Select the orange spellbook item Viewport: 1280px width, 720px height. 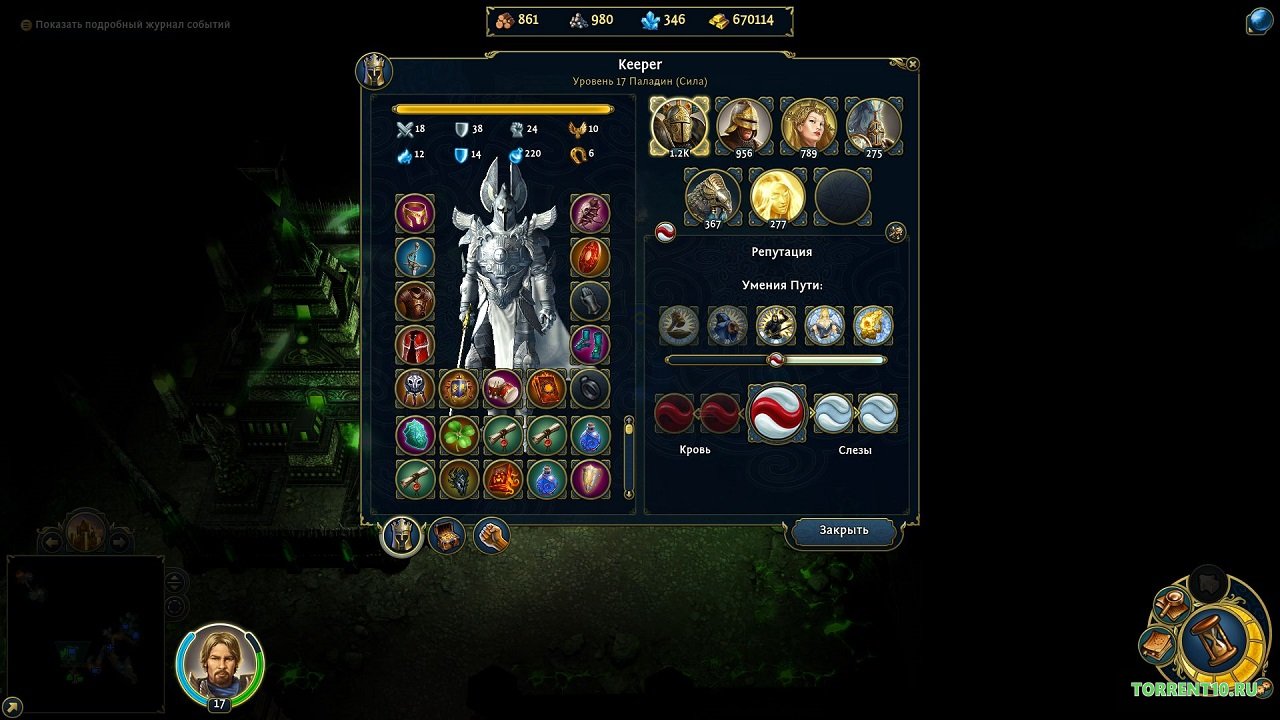pos(546,389)
